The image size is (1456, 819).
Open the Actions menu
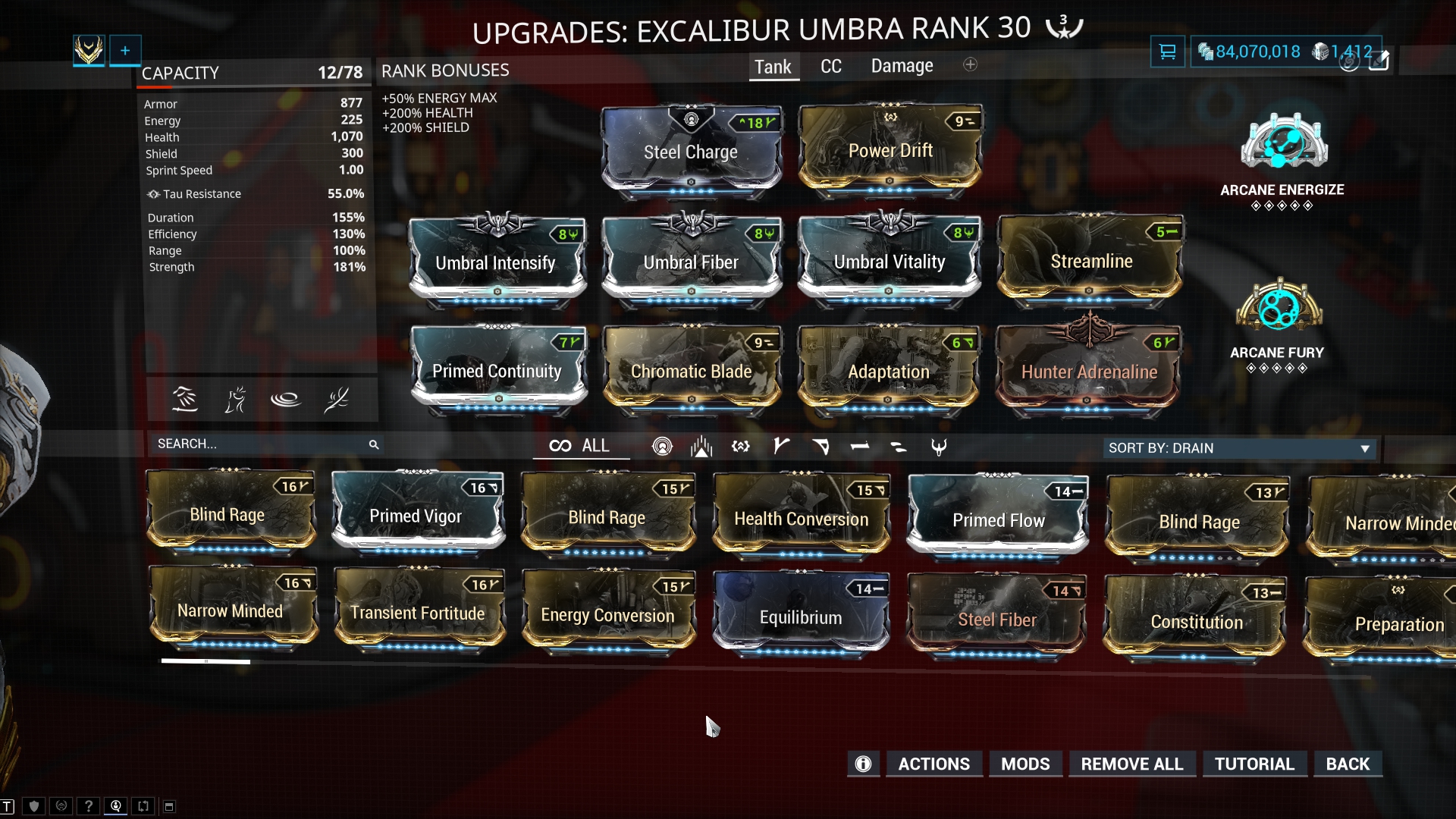click(x=934, y=764)
